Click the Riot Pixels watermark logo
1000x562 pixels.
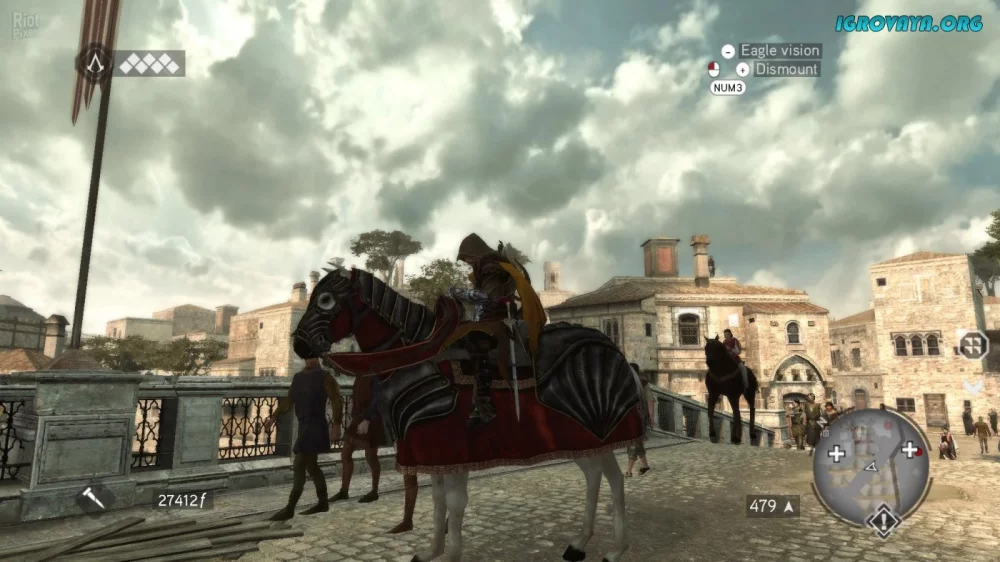coord(26,25)
